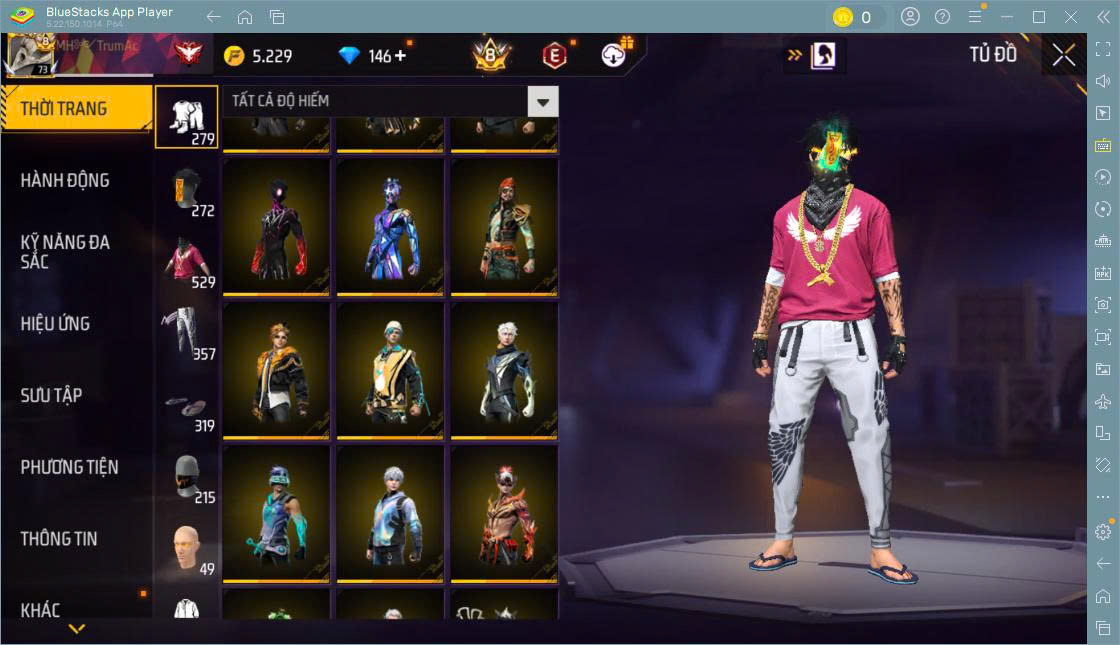Close the Tủ Đồ wardrobe screen
1120x645 pixels.
(1064, 56)
